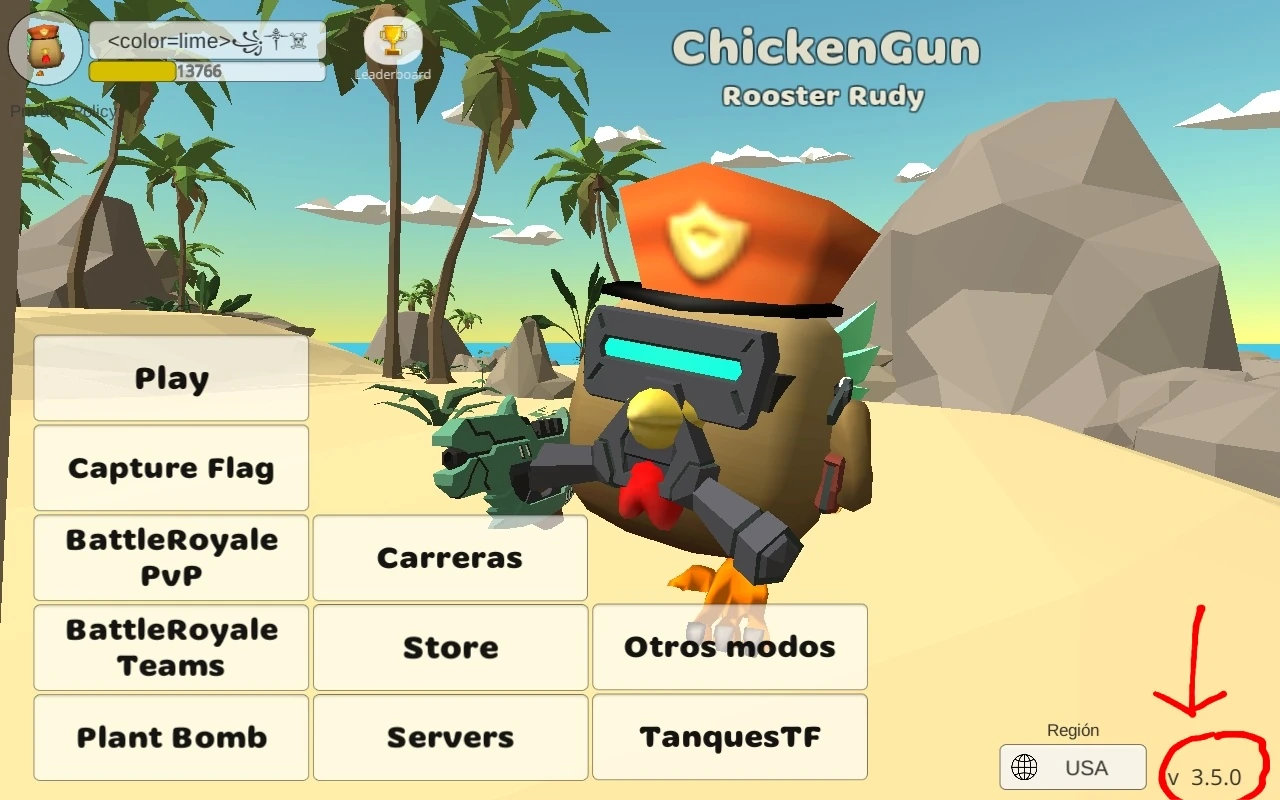Browse the Servers list

pos(450,737)
